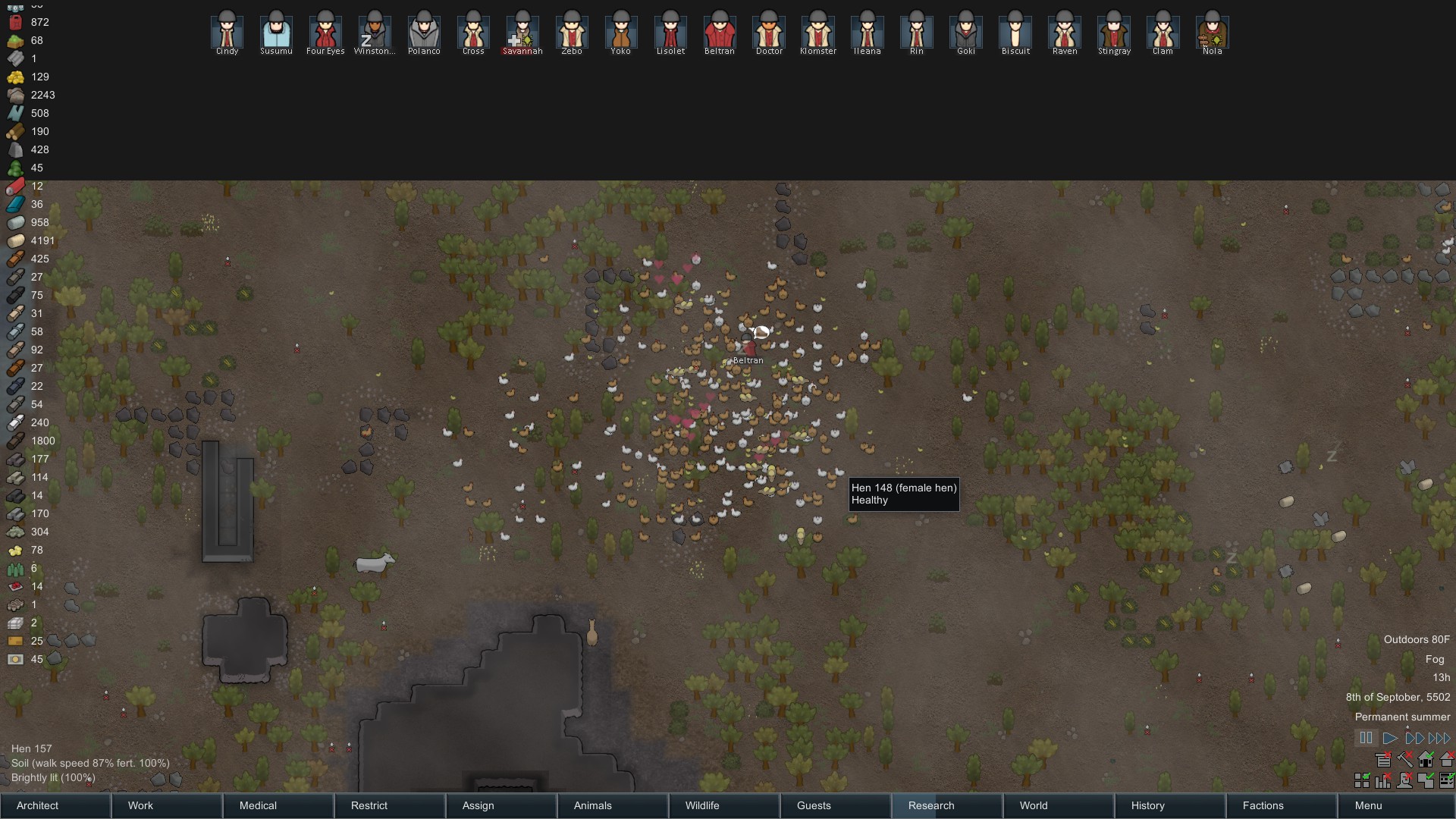The height and width of the screenshot is (819, 1456).
Task: Click the expand areas icon with green check
Action: [1426, 781]
